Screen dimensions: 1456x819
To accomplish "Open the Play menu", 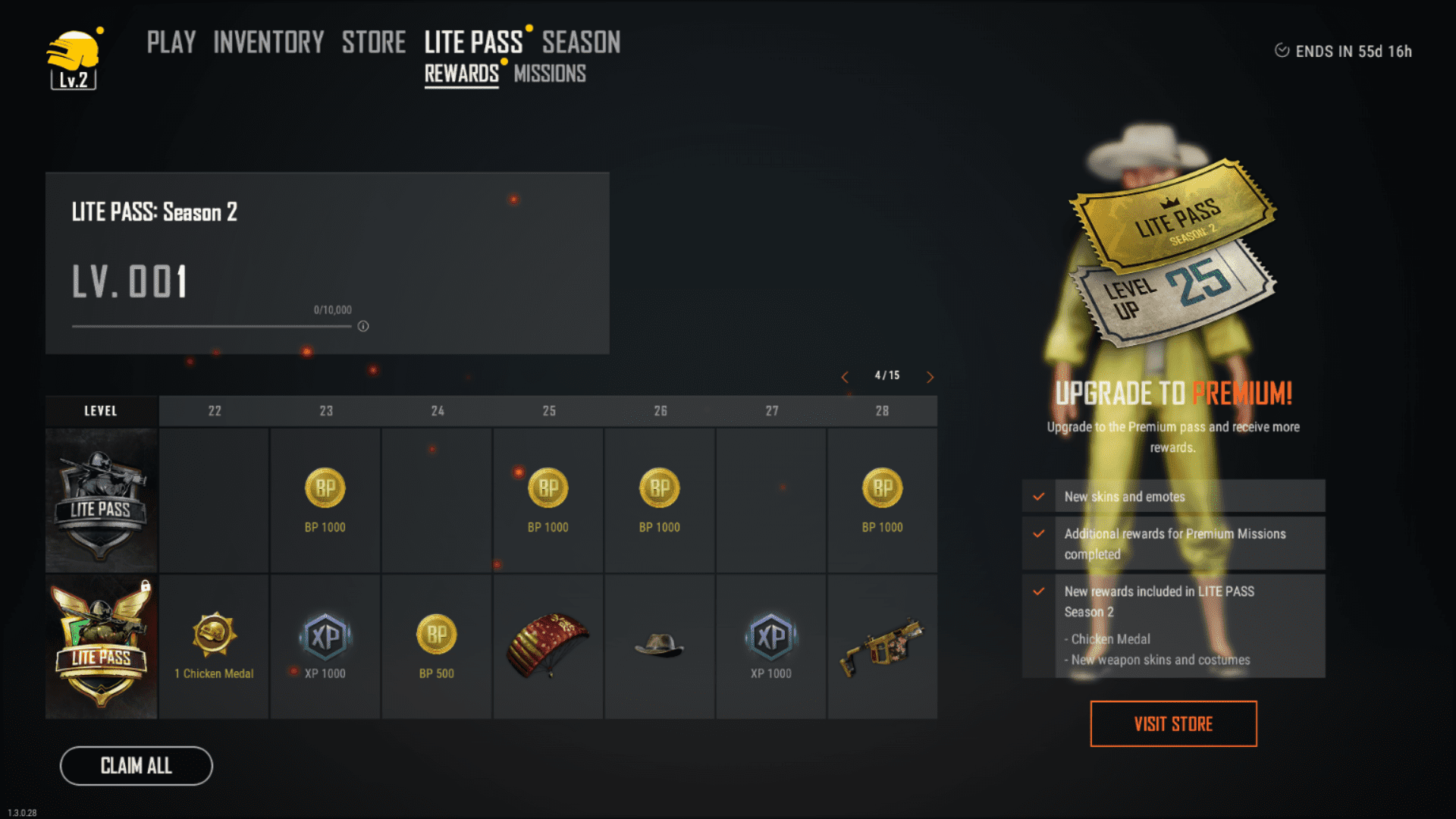I will coord(171,42).
